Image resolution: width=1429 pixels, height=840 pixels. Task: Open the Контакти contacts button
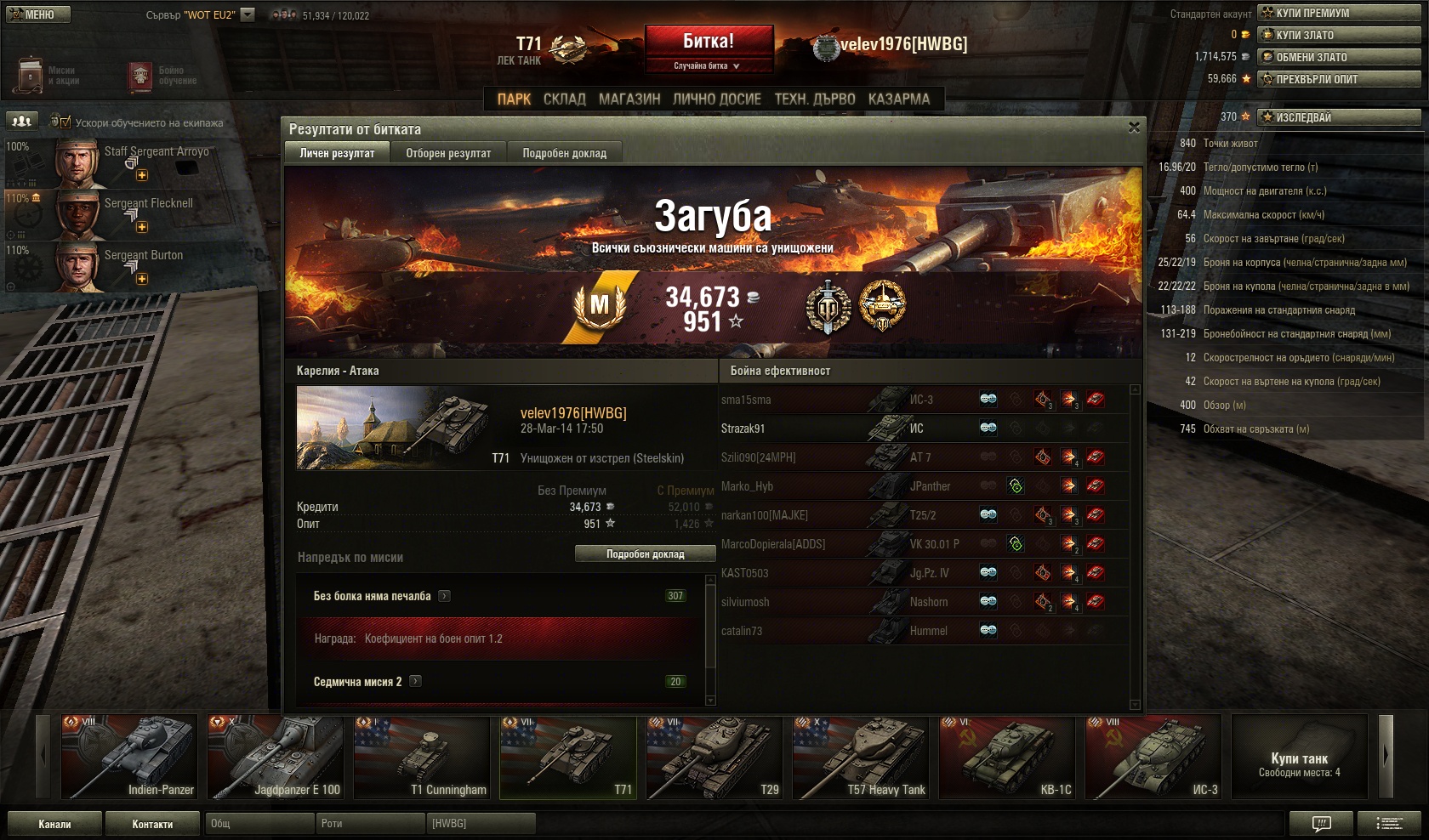pyautogui.click(x=152, y=824)
